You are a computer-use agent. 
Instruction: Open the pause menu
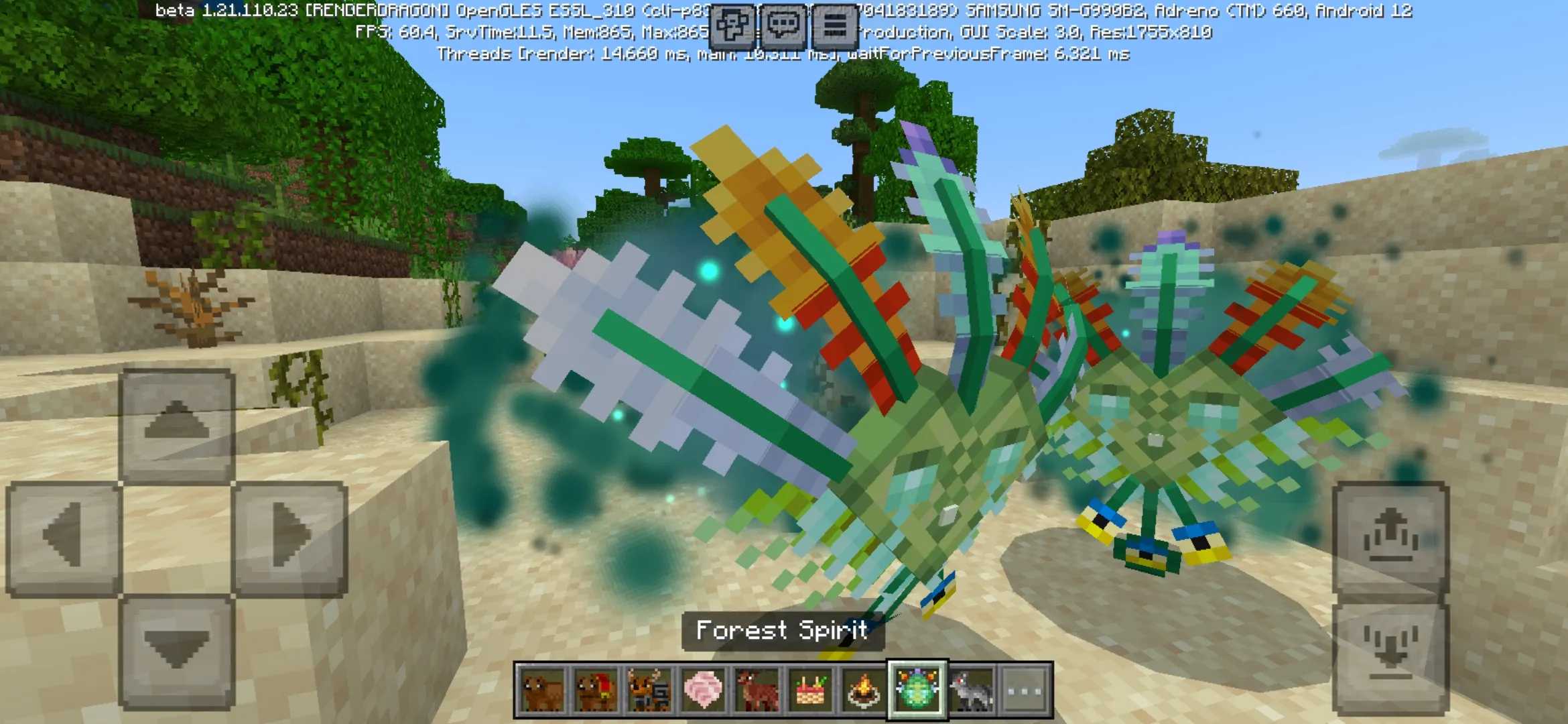[x=834, y=25]
